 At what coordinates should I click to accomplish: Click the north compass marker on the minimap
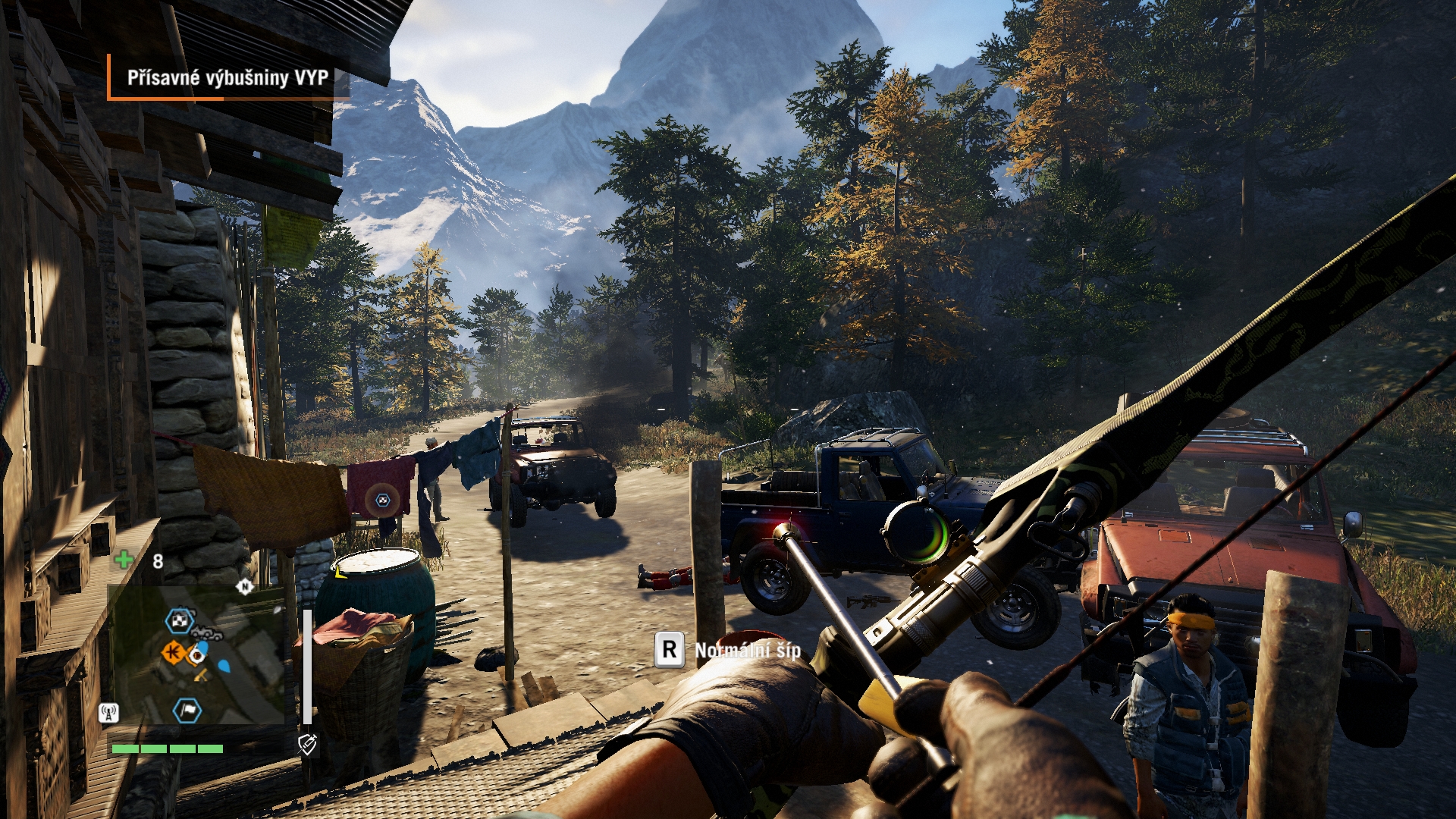pyautogui.click(x=244, y=586)
